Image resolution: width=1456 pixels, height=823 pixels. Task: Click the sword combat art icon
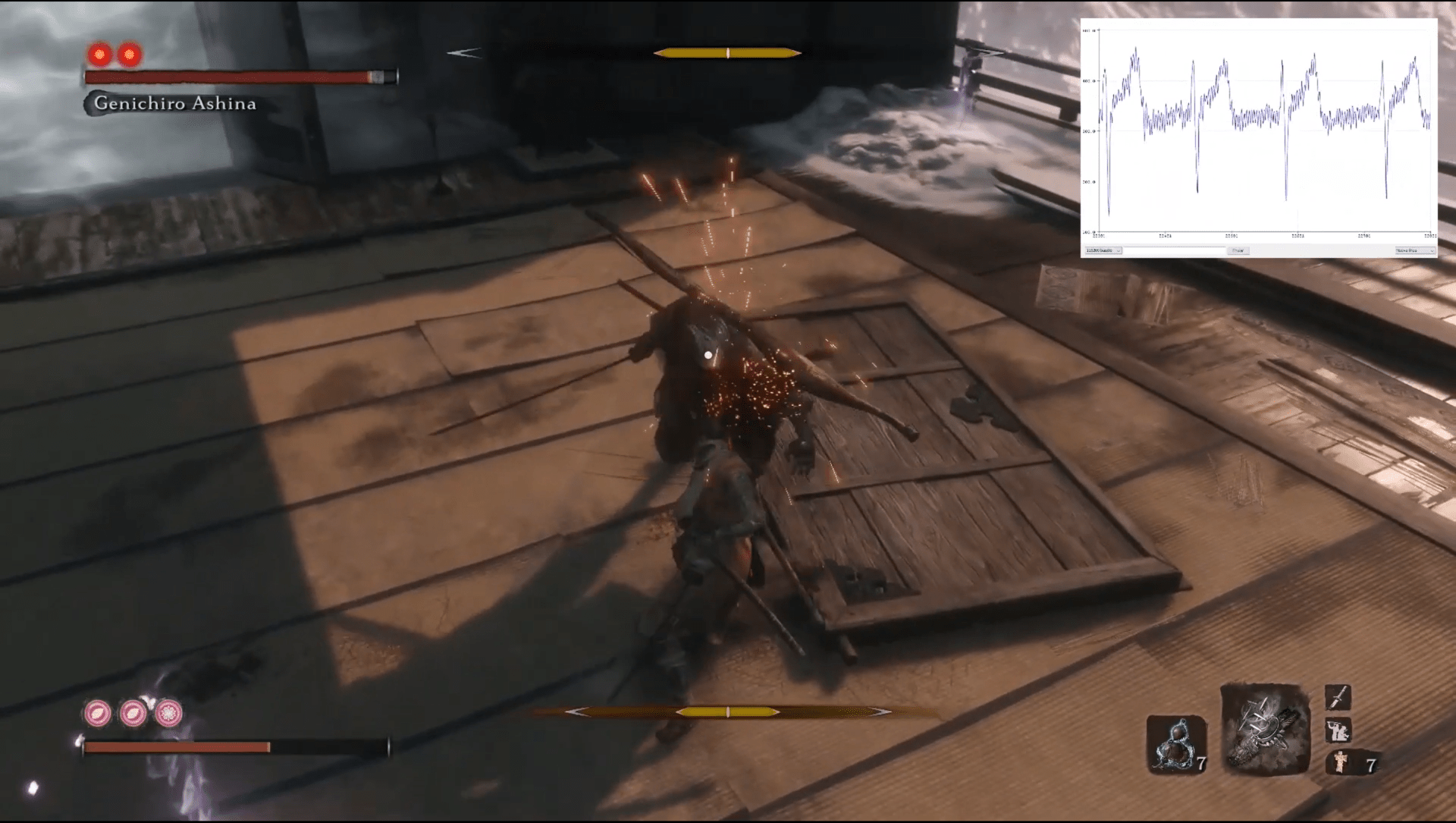click(x=1338, y=697)
